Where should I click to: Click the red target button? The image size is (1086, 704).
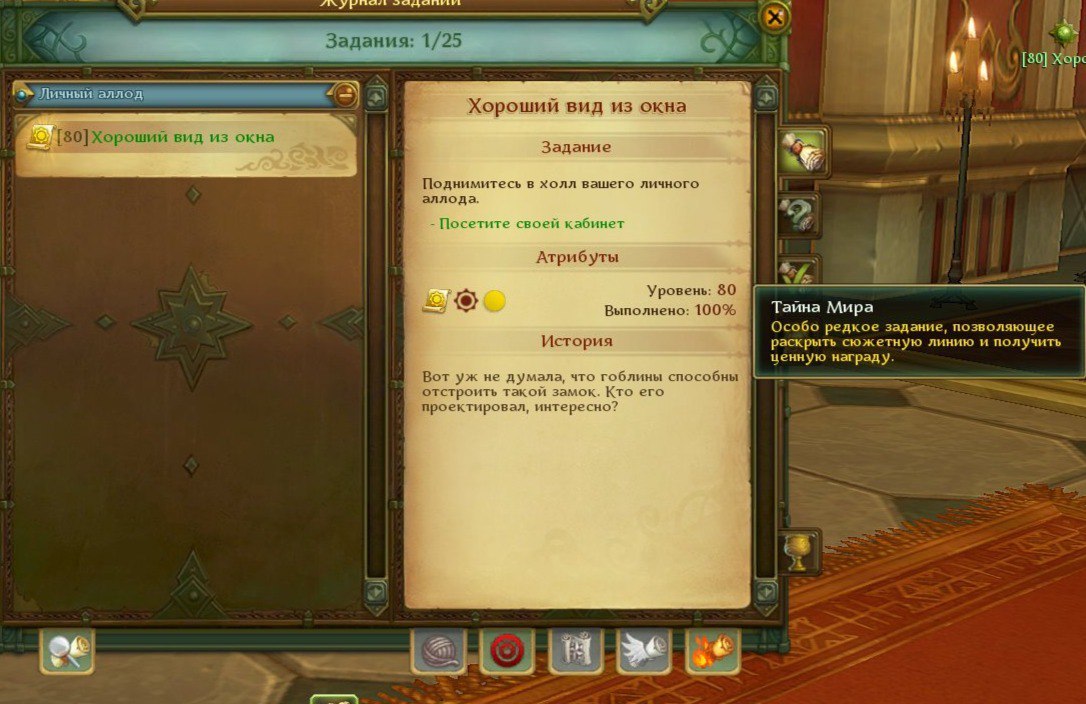(508, 652)
